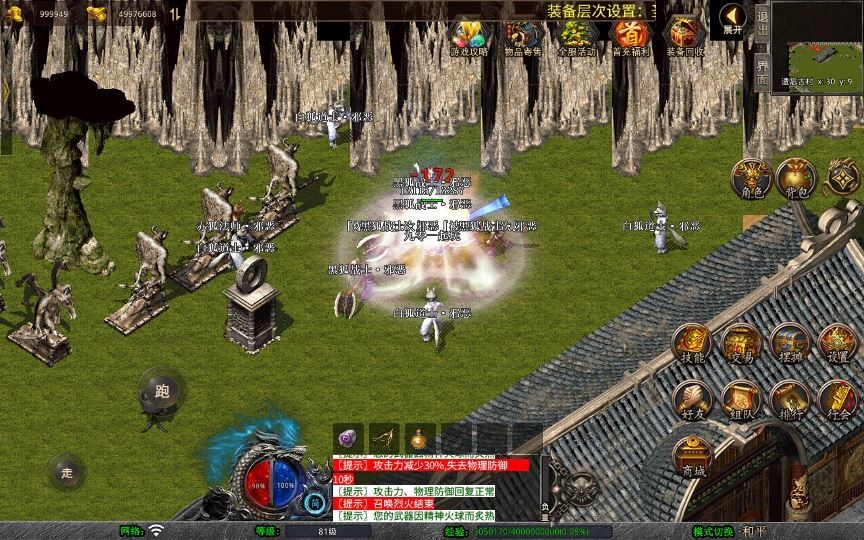
Task: Open the 背包 backpack
Action: 796,178
